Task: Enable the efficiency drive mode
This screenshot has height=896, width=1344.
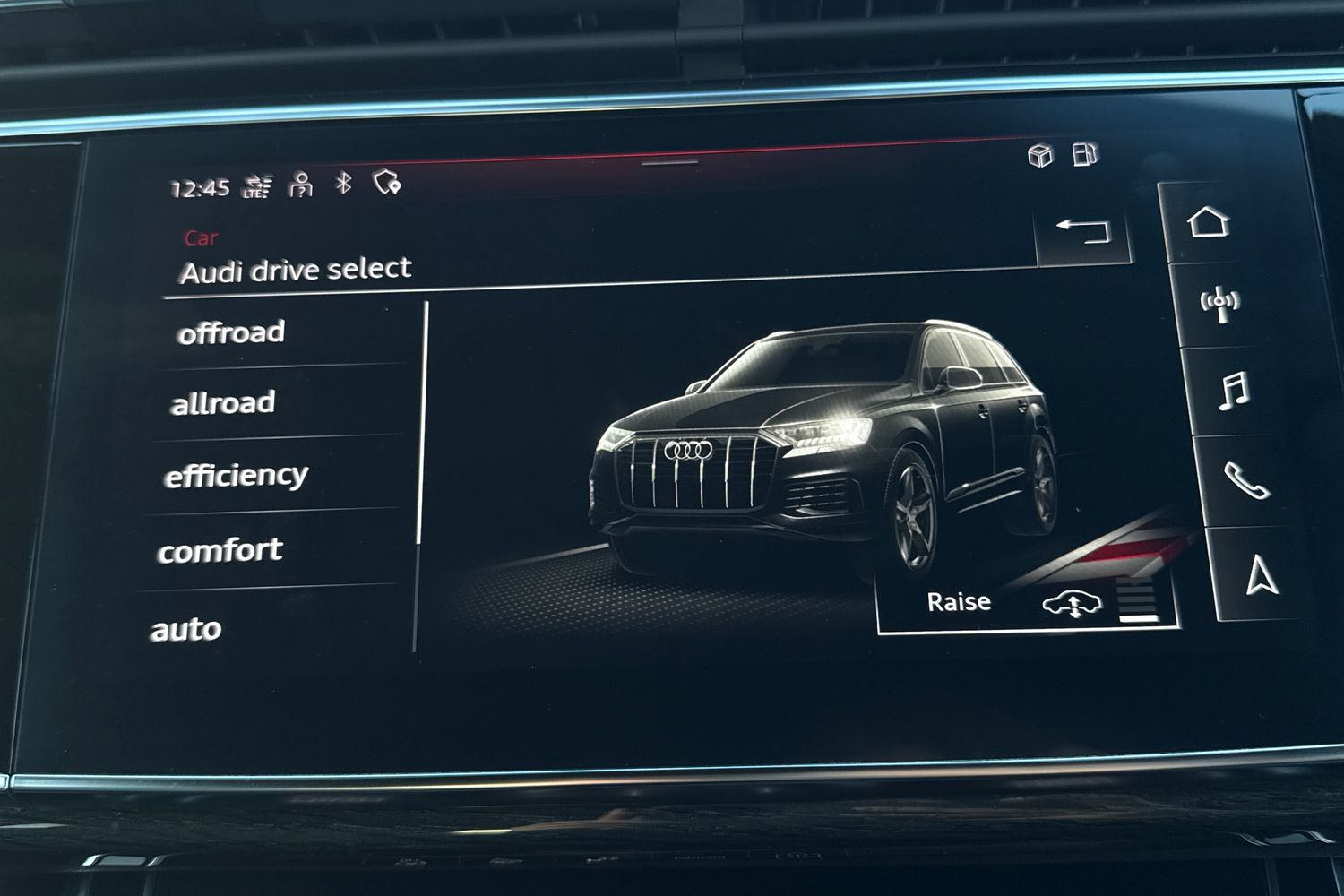Action: point(235,476)
